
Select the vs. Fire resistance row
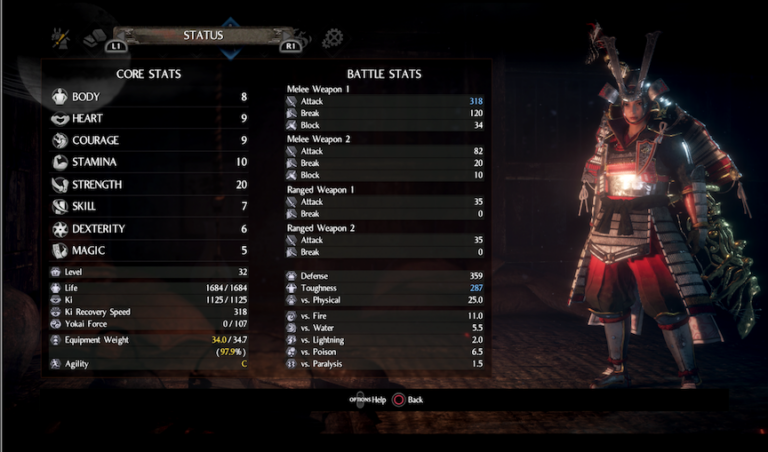pyautogui.click(x=386, y=316)
